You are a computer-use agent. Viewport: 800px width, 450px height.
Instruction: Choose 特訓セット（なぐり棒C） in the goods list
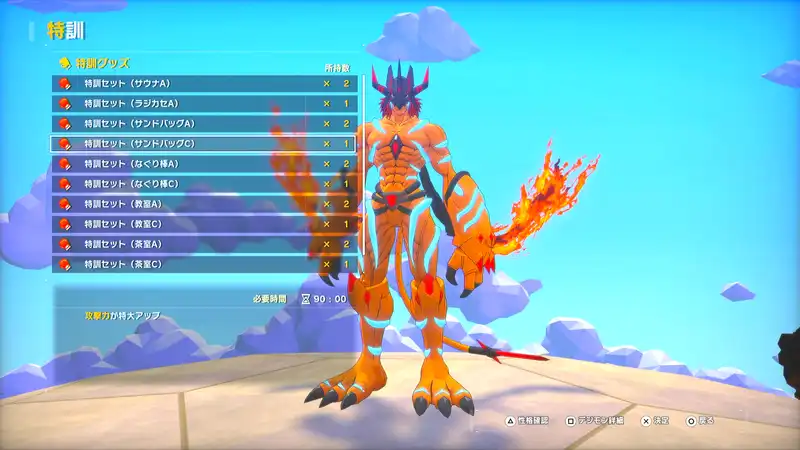(200, 184)
